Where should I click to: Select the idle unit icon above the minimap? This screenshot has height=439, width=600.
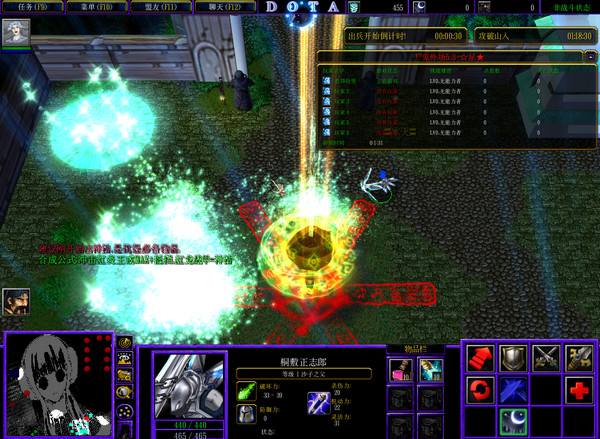pos(15,299)
